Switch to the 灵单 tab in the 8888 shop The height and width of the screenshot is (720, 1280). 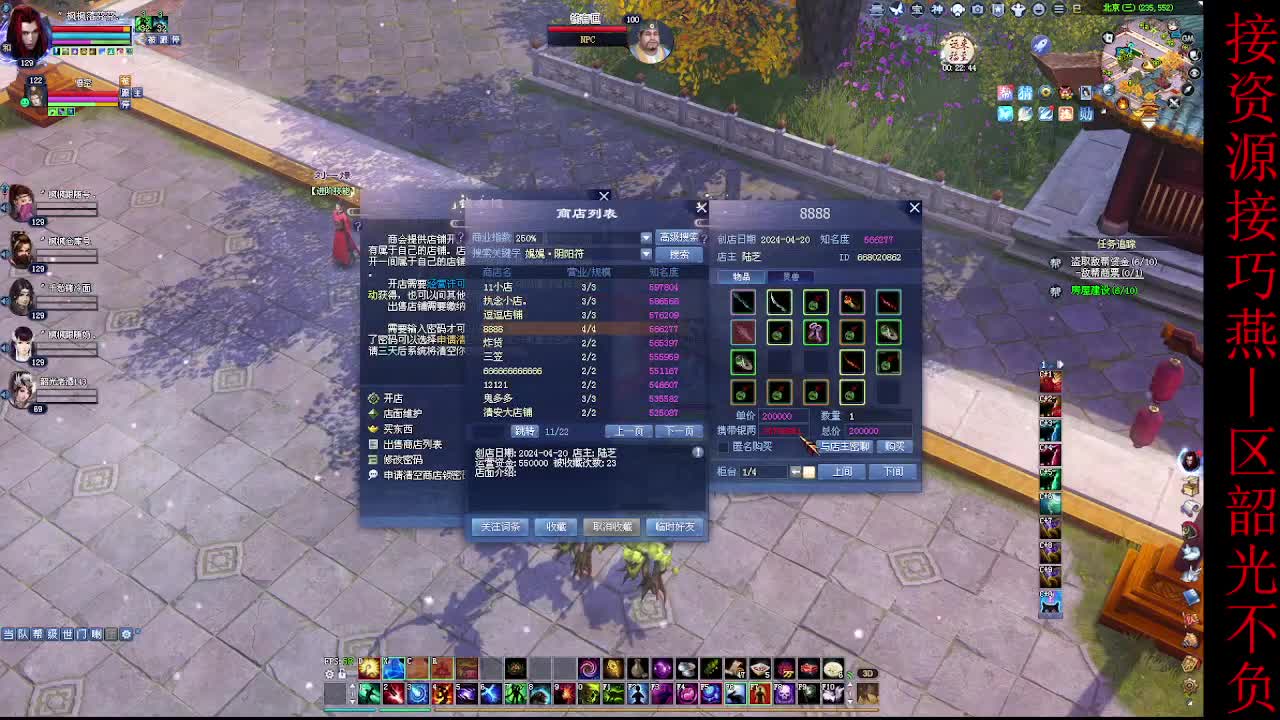(x=791, y=276)
